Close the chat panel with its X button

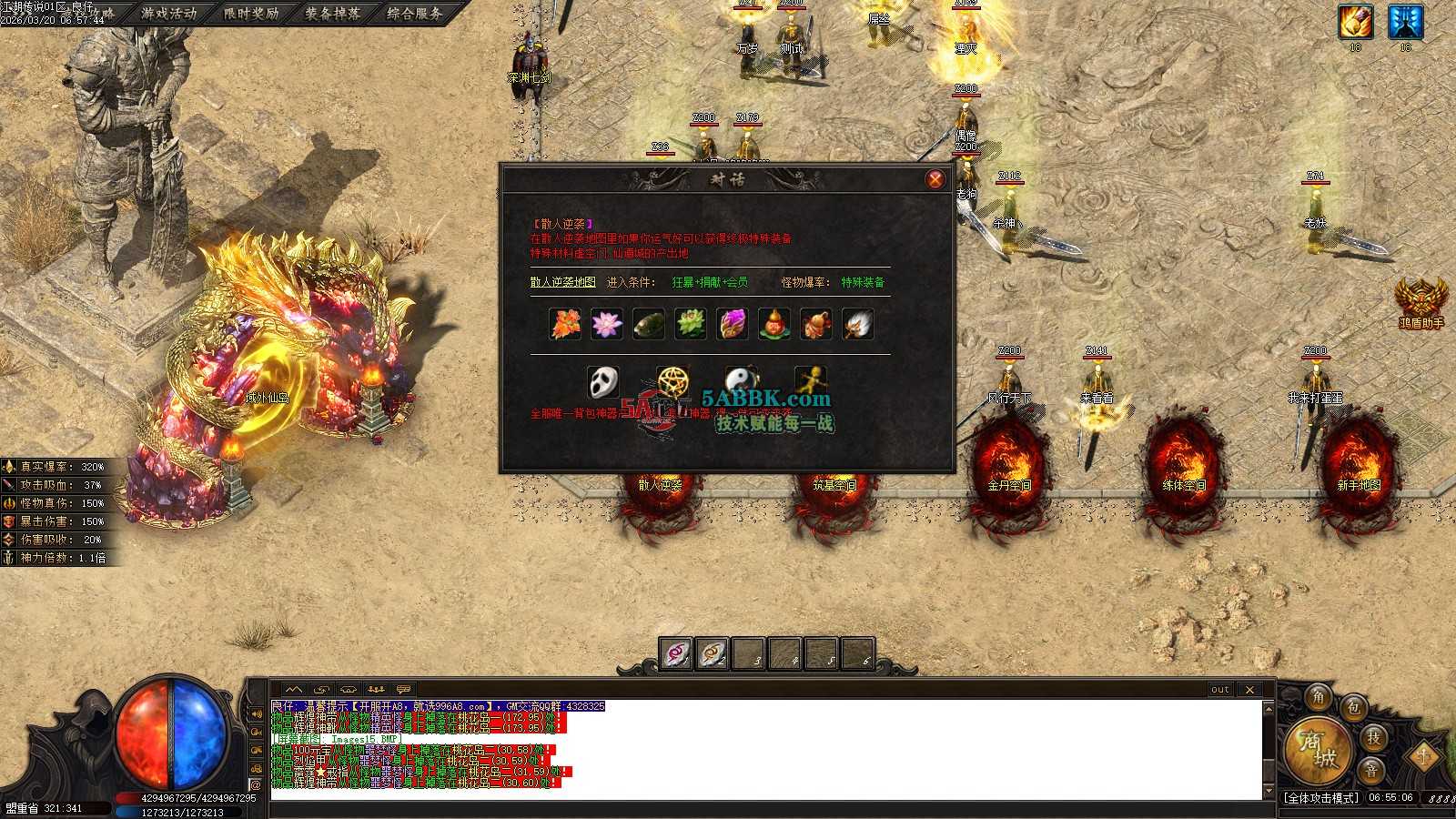(1249, 690)
